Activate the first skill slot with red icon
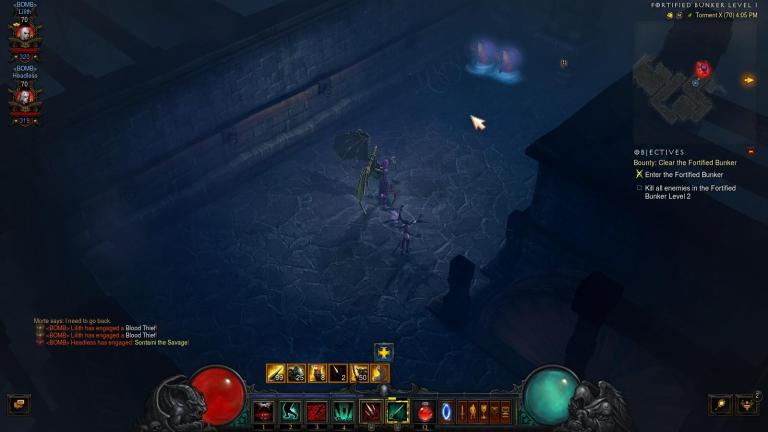The height and width of the screenshot is (432, 768). click(264, 411)
